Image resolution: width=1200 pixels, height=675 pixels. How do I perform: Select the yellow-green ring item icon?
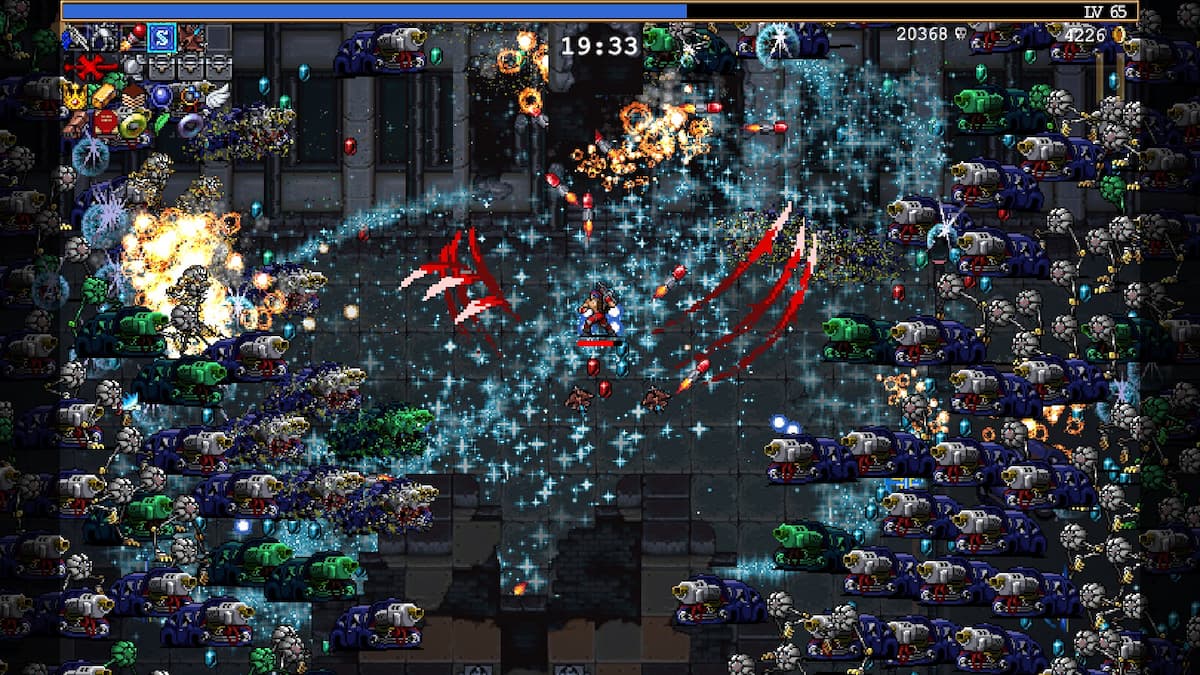(x=133, y=124)
